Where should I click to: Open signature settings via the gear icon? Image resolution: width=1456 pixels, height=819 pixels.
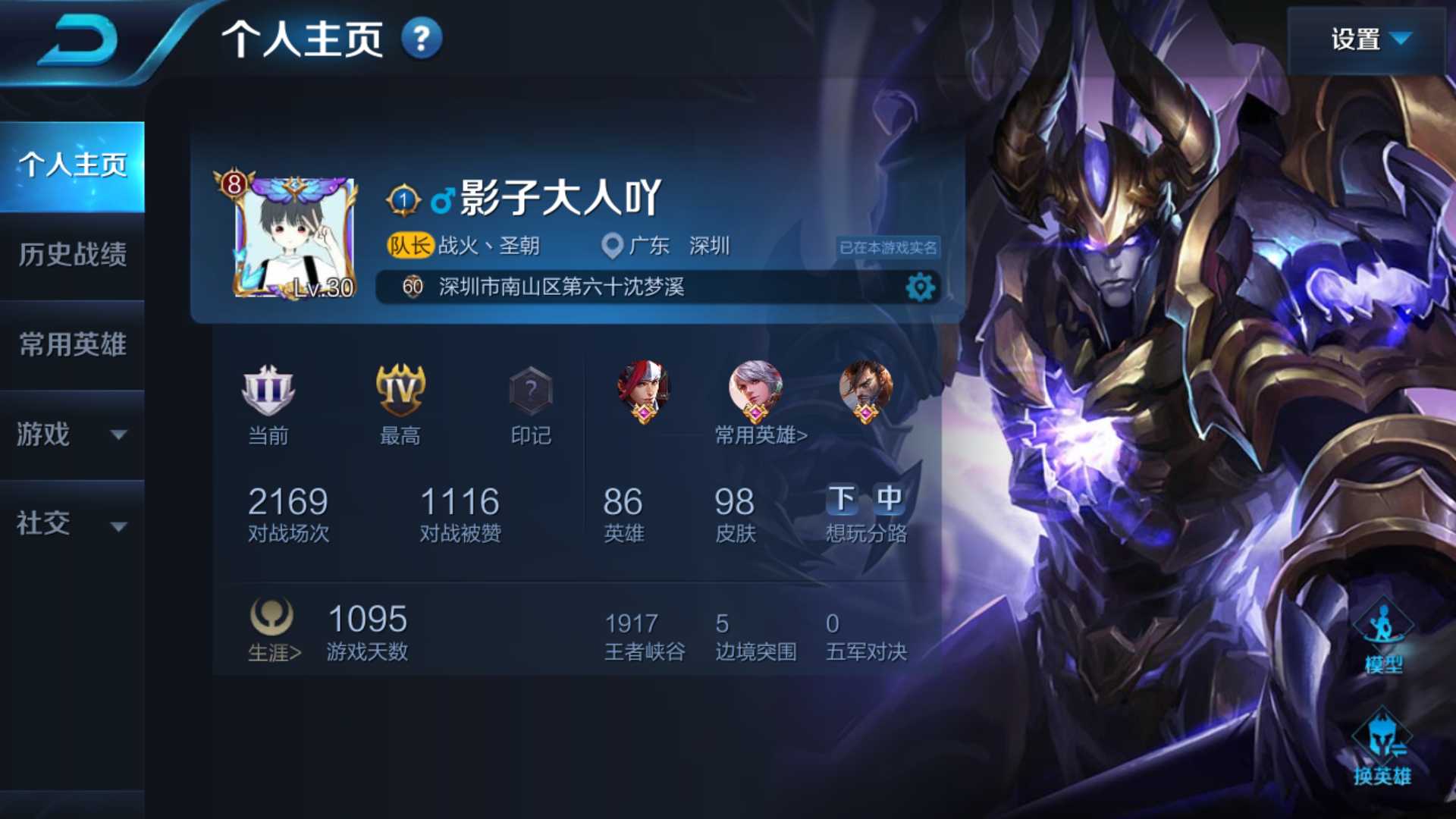(x=919, y=288)
